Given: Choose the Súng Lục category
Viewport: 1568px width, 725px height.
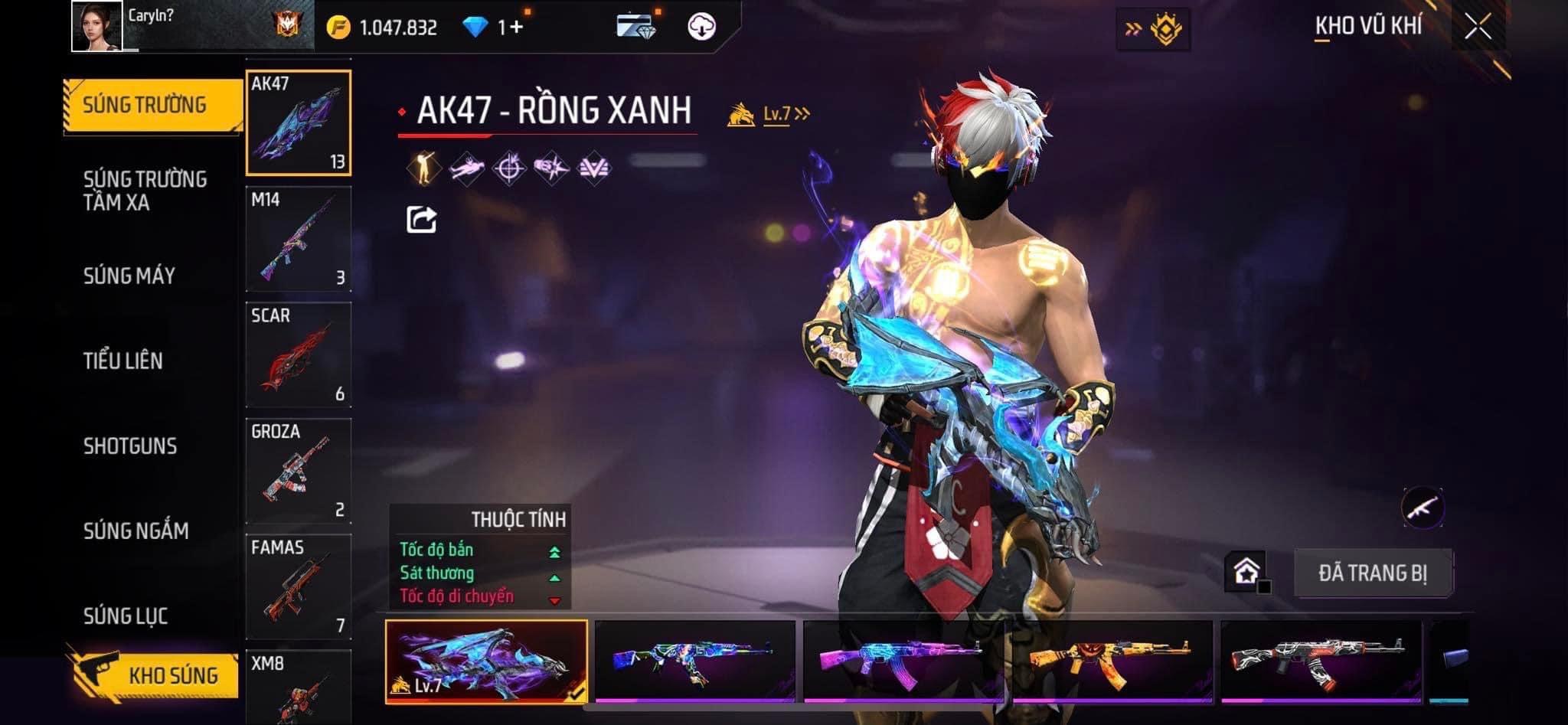Looking at the screenshot, I should [x=126, y=616].
